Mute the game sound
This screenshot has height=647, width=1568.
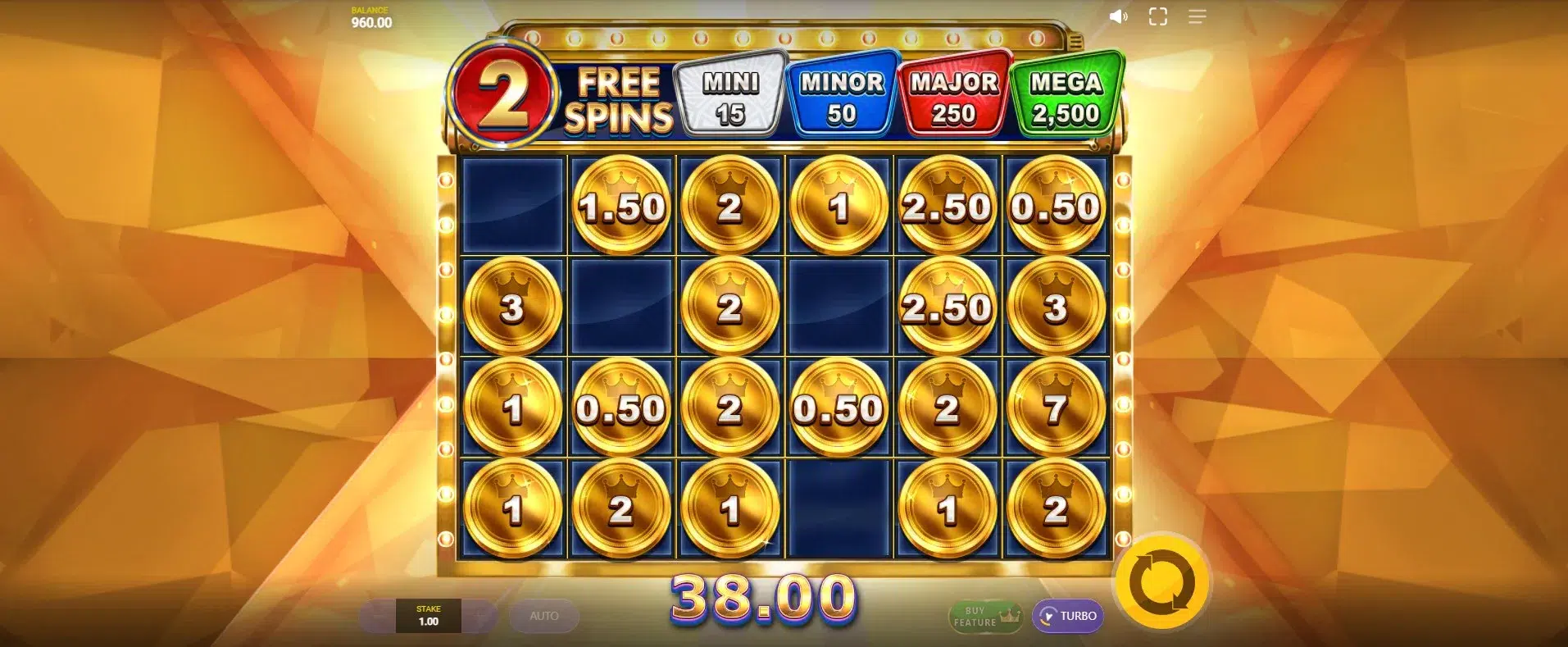(x=1118, y=16)
